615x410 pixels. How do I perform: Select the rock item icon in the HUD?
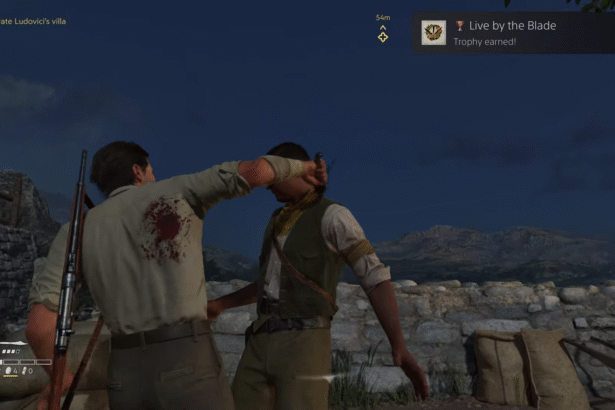click(x=9, y=371)
